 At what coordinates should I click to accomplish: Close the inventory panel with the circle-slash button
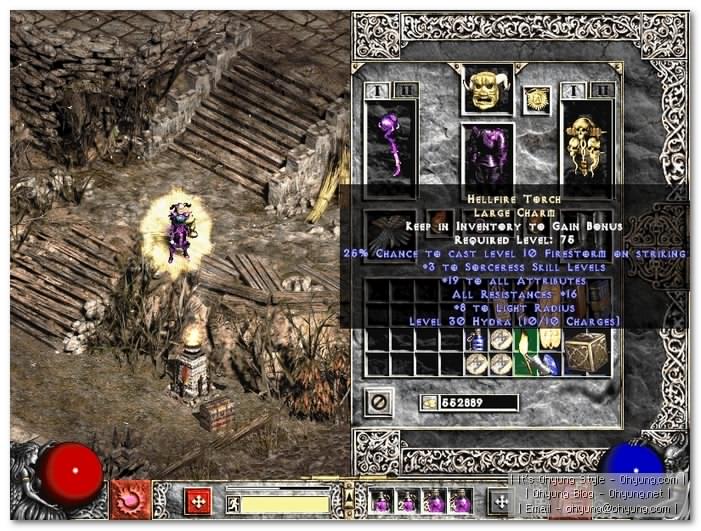point(378,403)
